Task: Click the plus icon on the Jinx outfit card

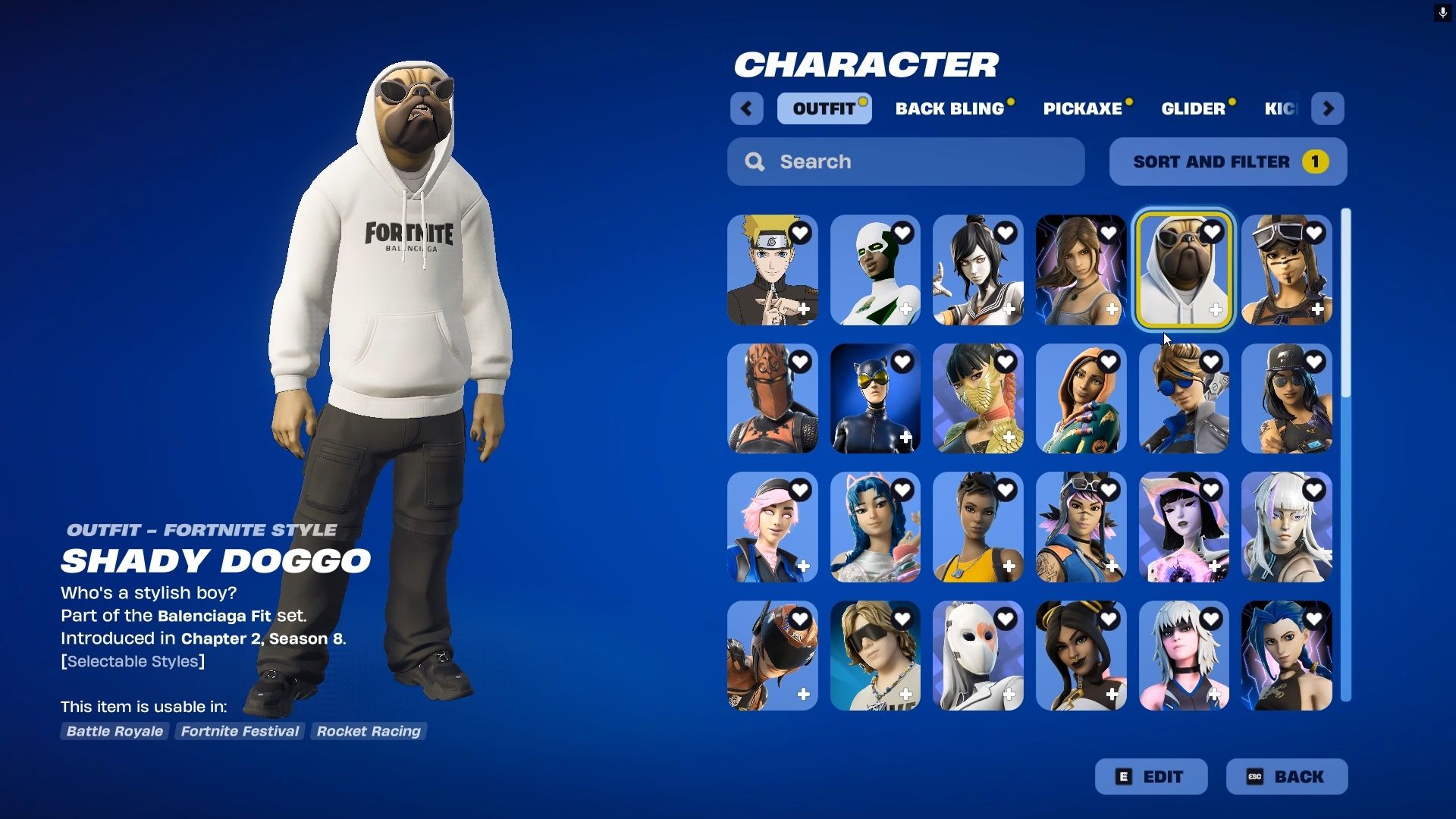Action: [x=1317, y=695]
